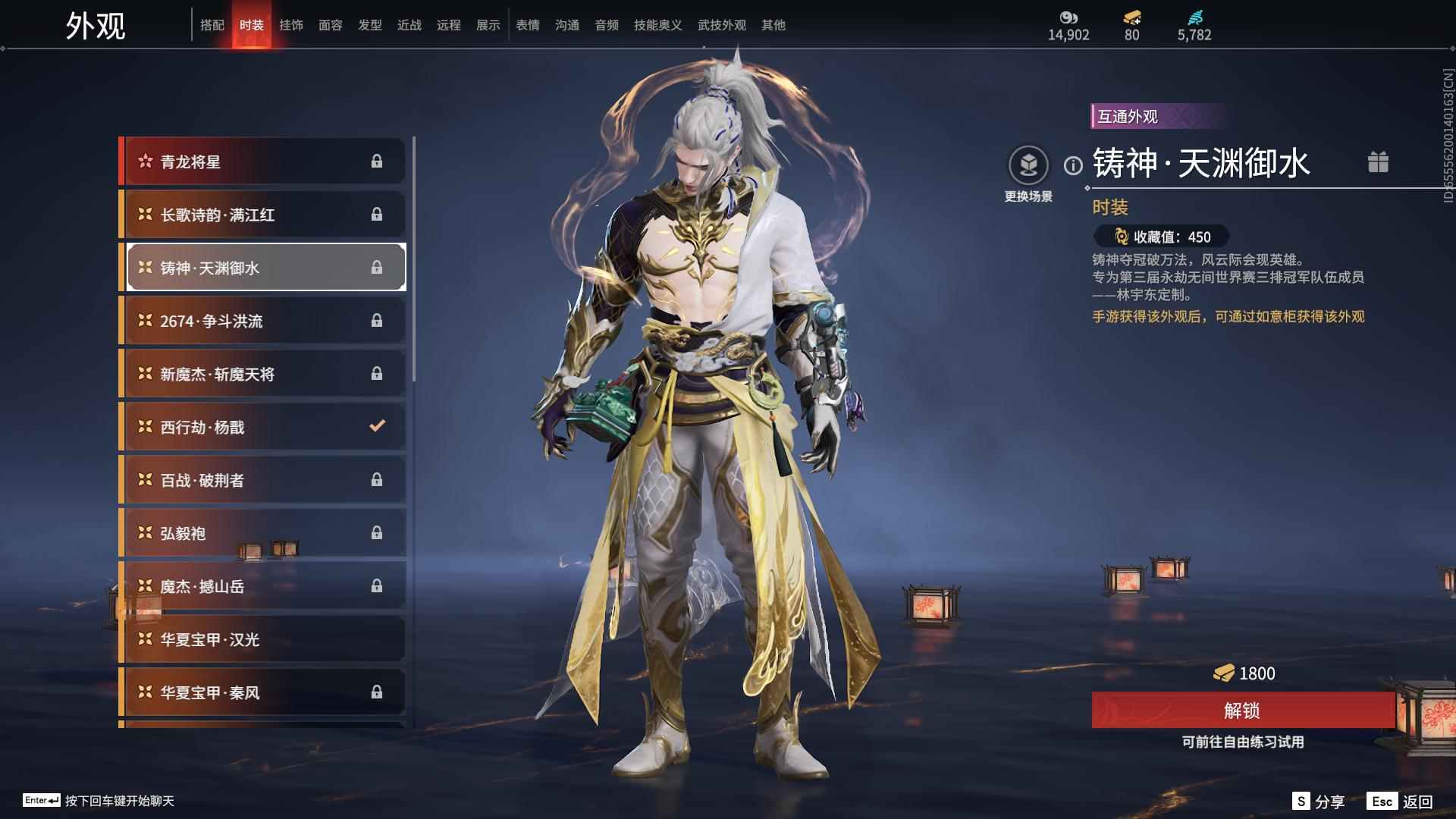
Task: Open the 挂饰 accessories tab
Action: point(291,25)
